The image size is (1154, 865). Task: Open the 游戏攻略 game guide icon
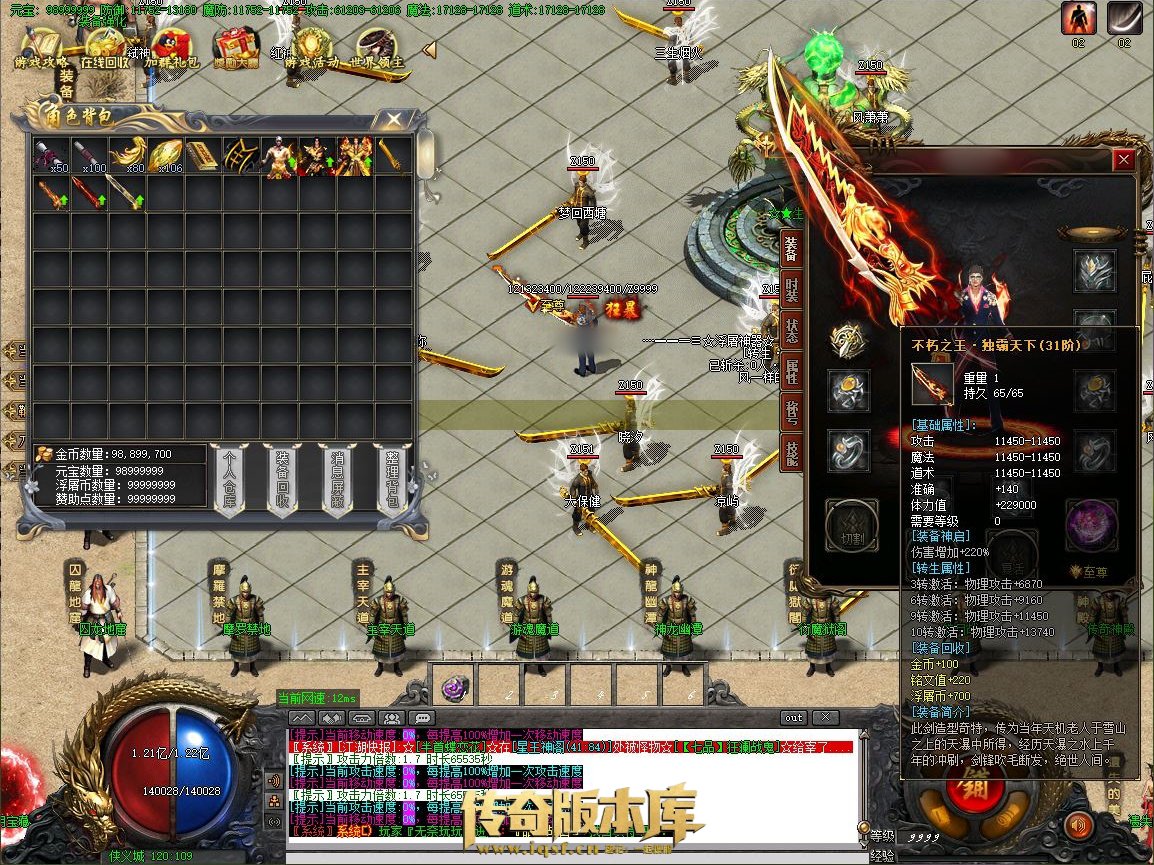(41, 47)
